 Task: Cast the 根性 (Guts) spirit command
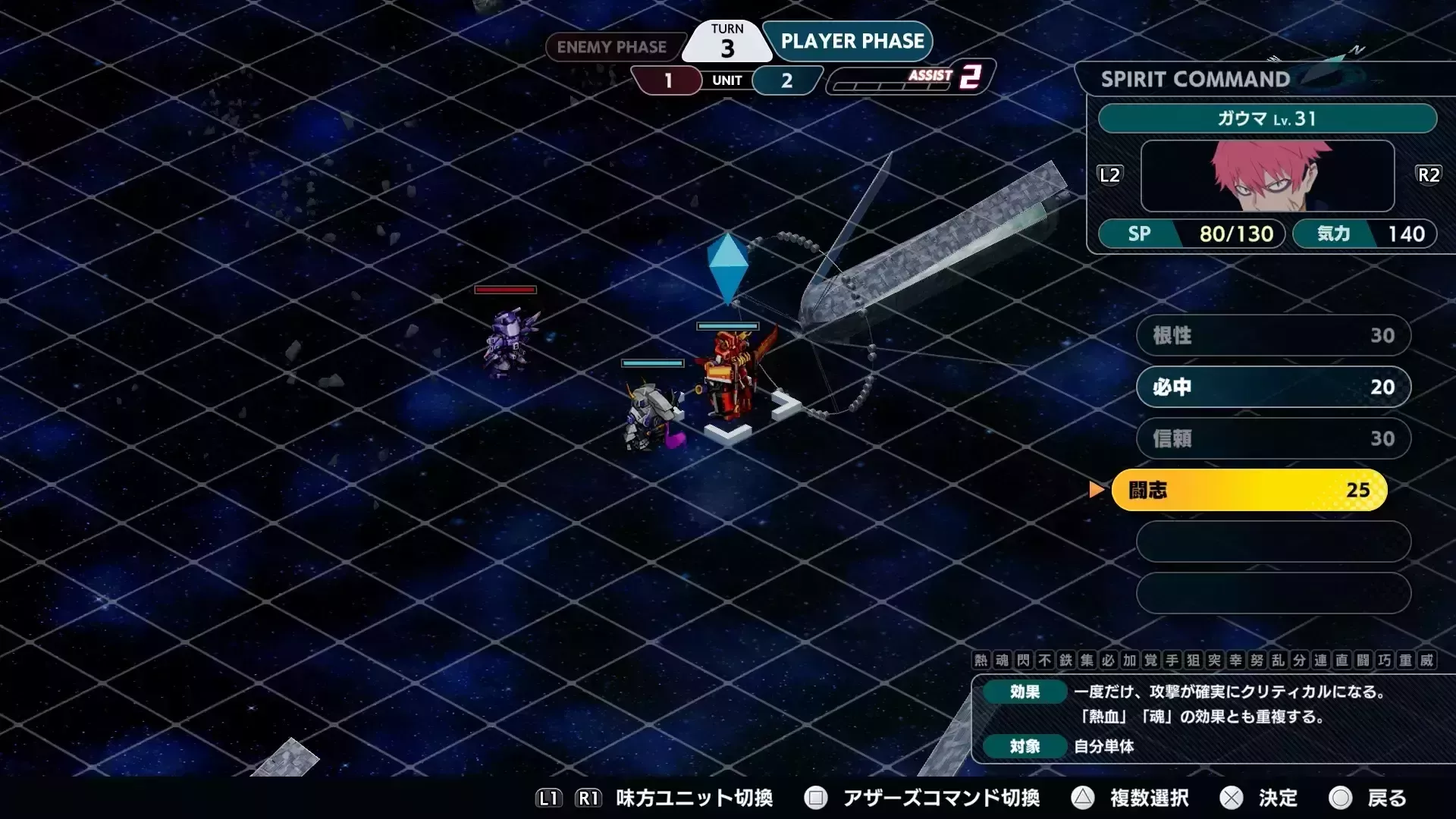point(1272,335)
